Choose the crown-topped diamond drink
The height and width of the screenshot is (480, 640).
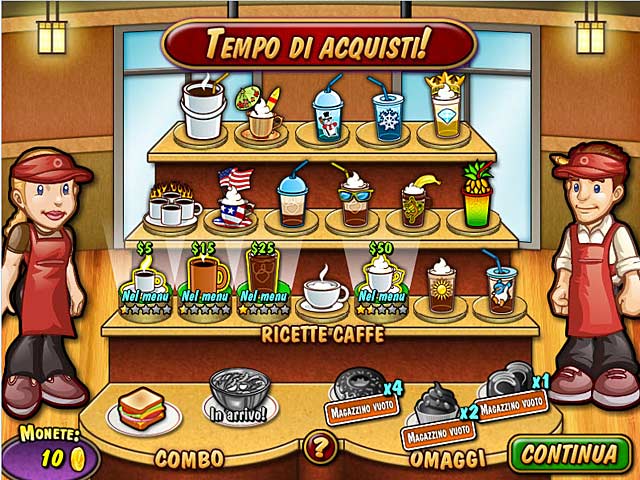(x=444, y=105)
